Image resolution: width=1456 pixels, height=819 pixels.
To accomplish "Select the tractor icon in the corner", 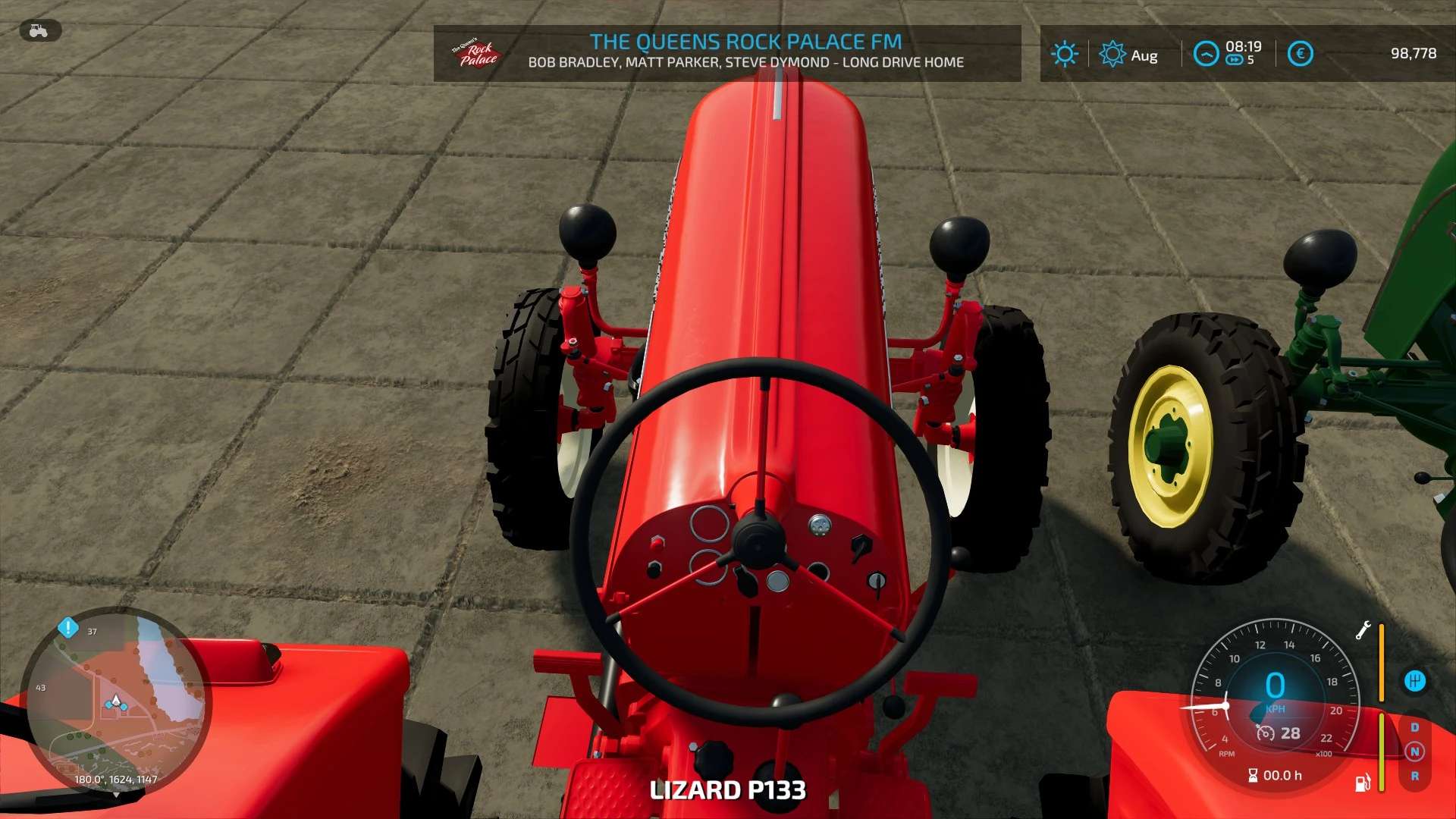I will 39,30.
